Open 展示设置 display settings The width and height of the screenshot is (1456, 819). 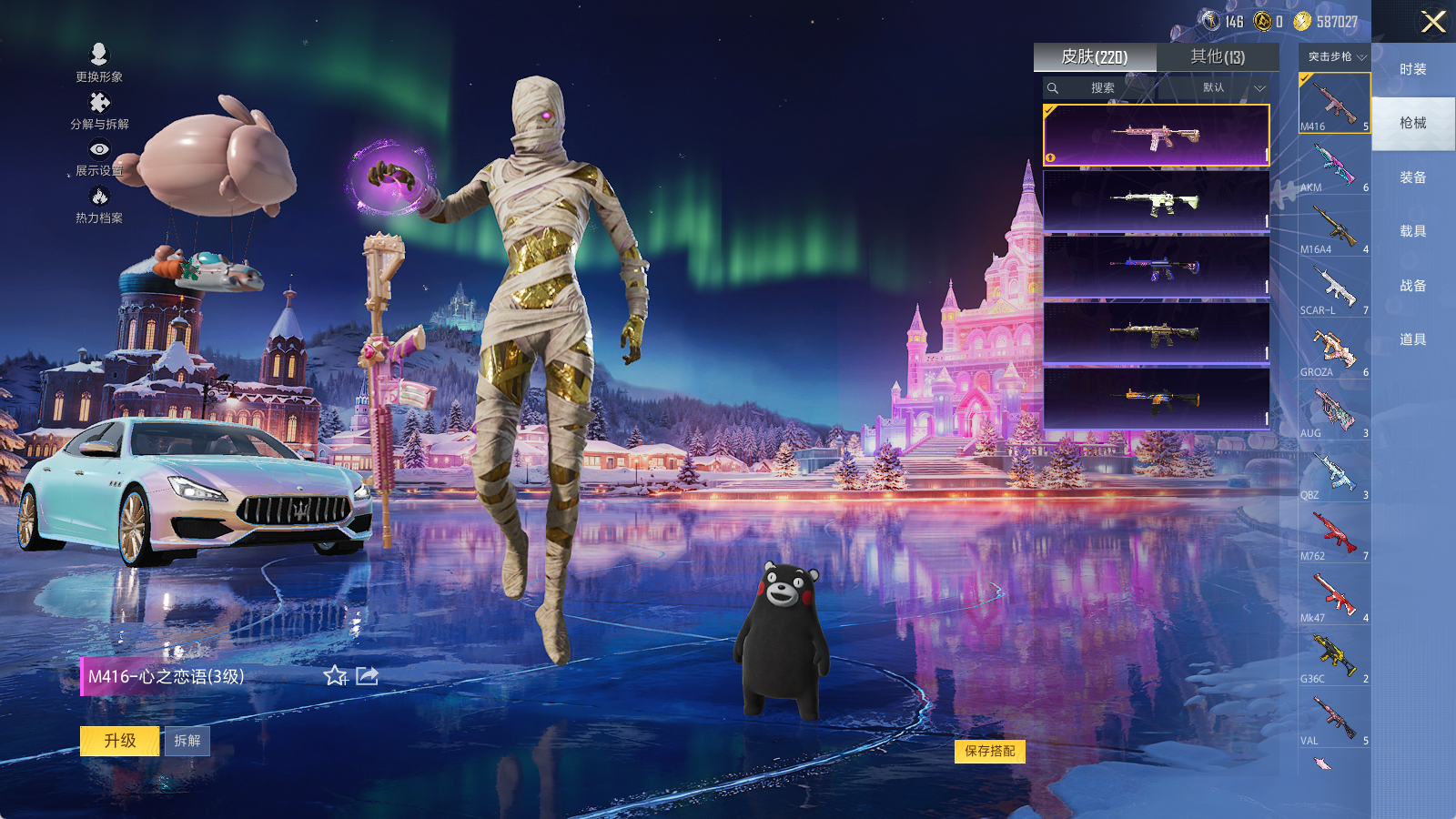tap(99, 157)
